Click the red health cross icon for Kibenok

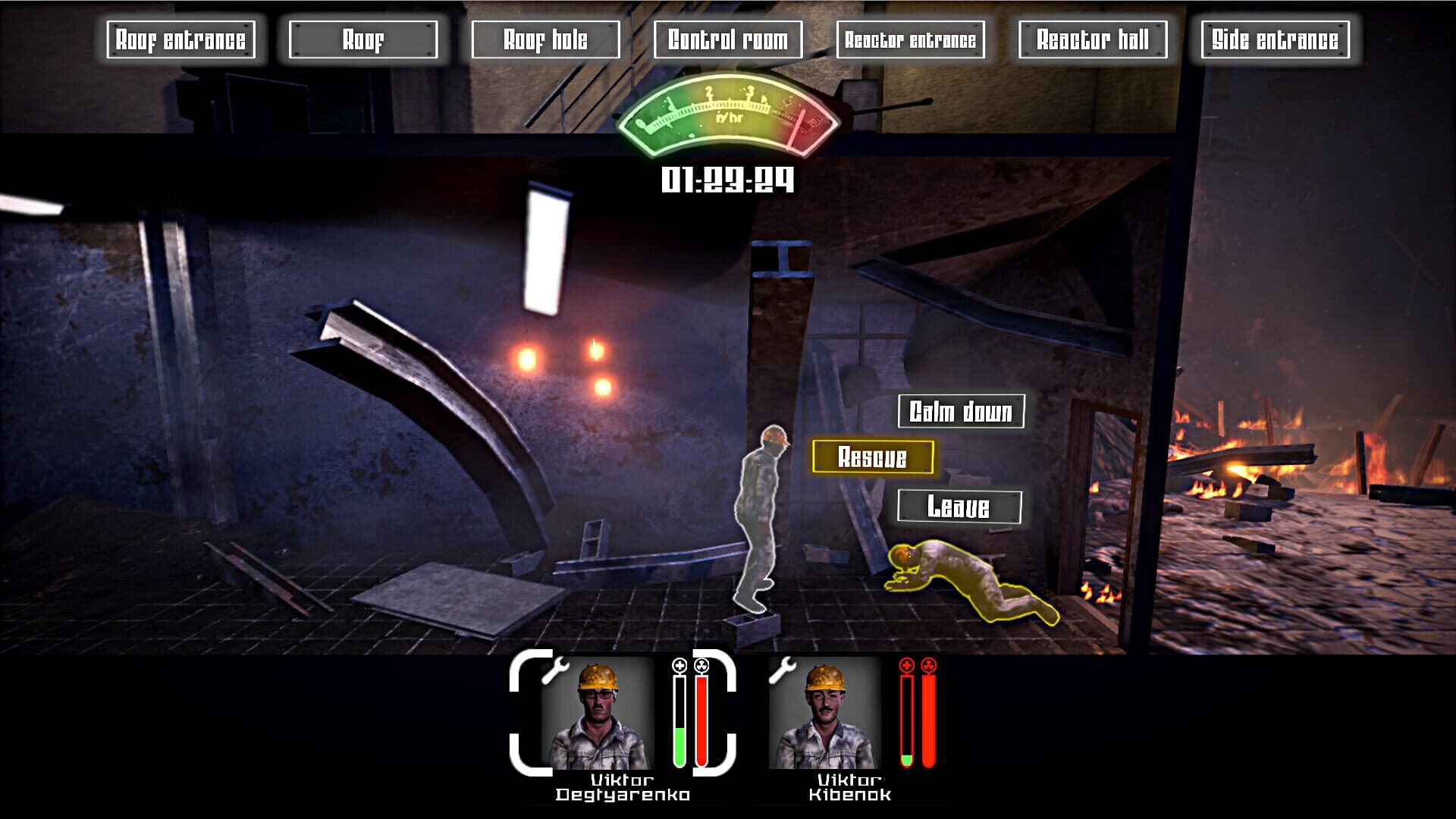[x=908, y=667]
